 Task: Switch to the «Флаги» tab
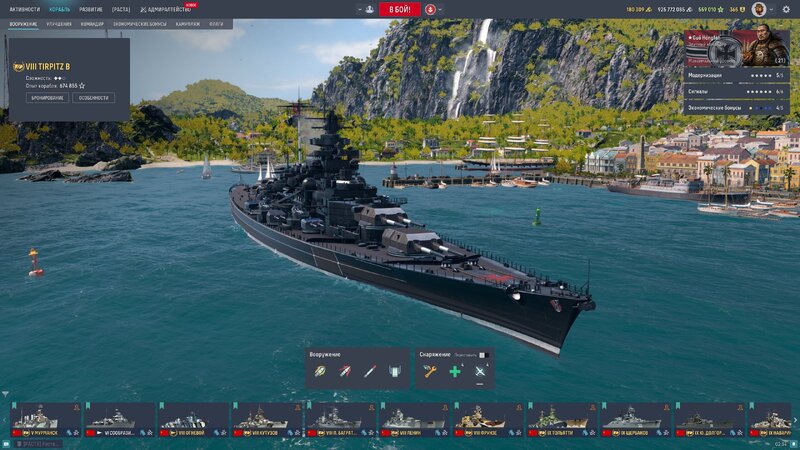[x=216, y=23]
